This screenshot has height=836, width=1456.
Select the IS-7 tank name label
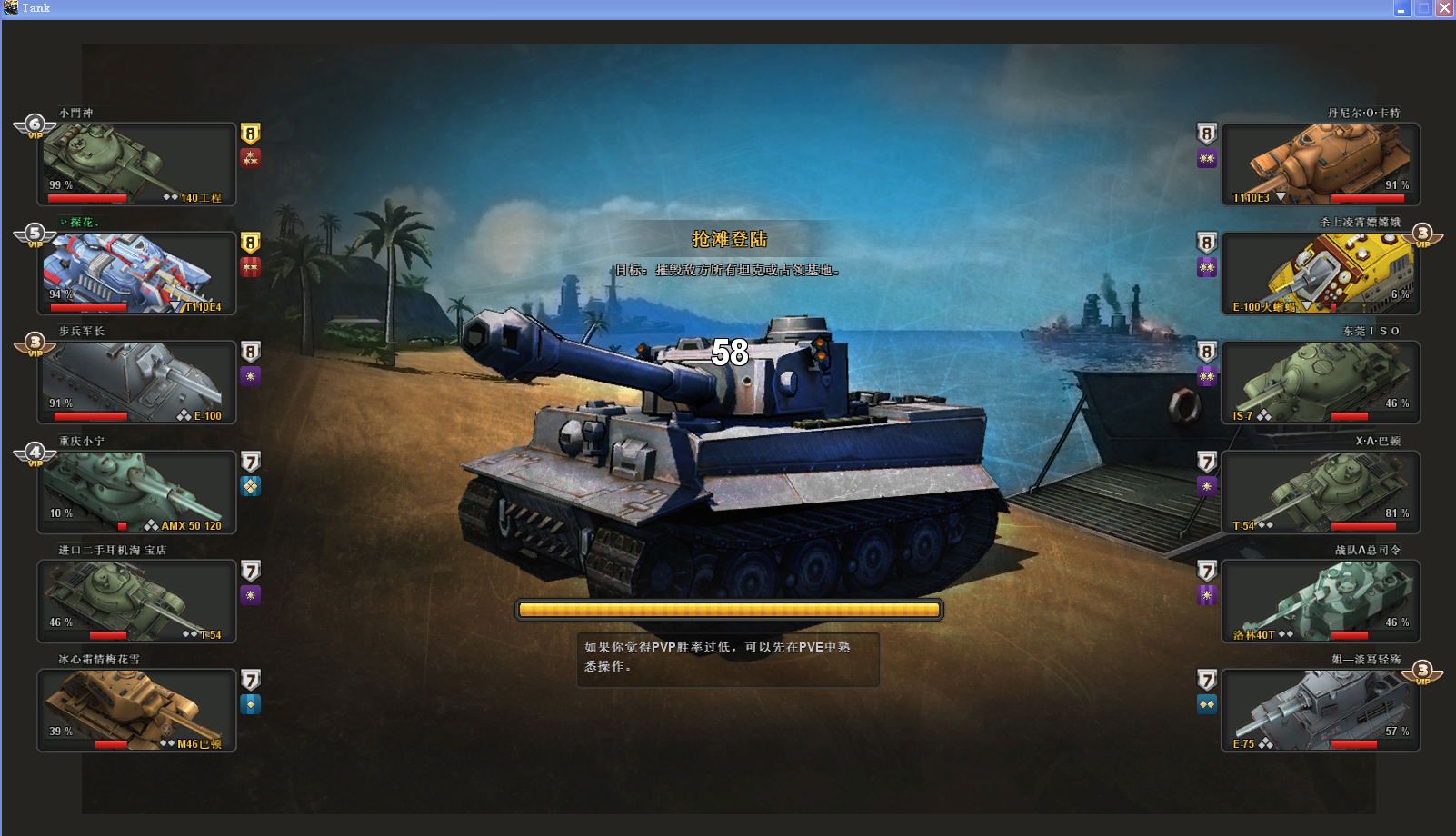pyautogui.click(x=1242, y=415)
